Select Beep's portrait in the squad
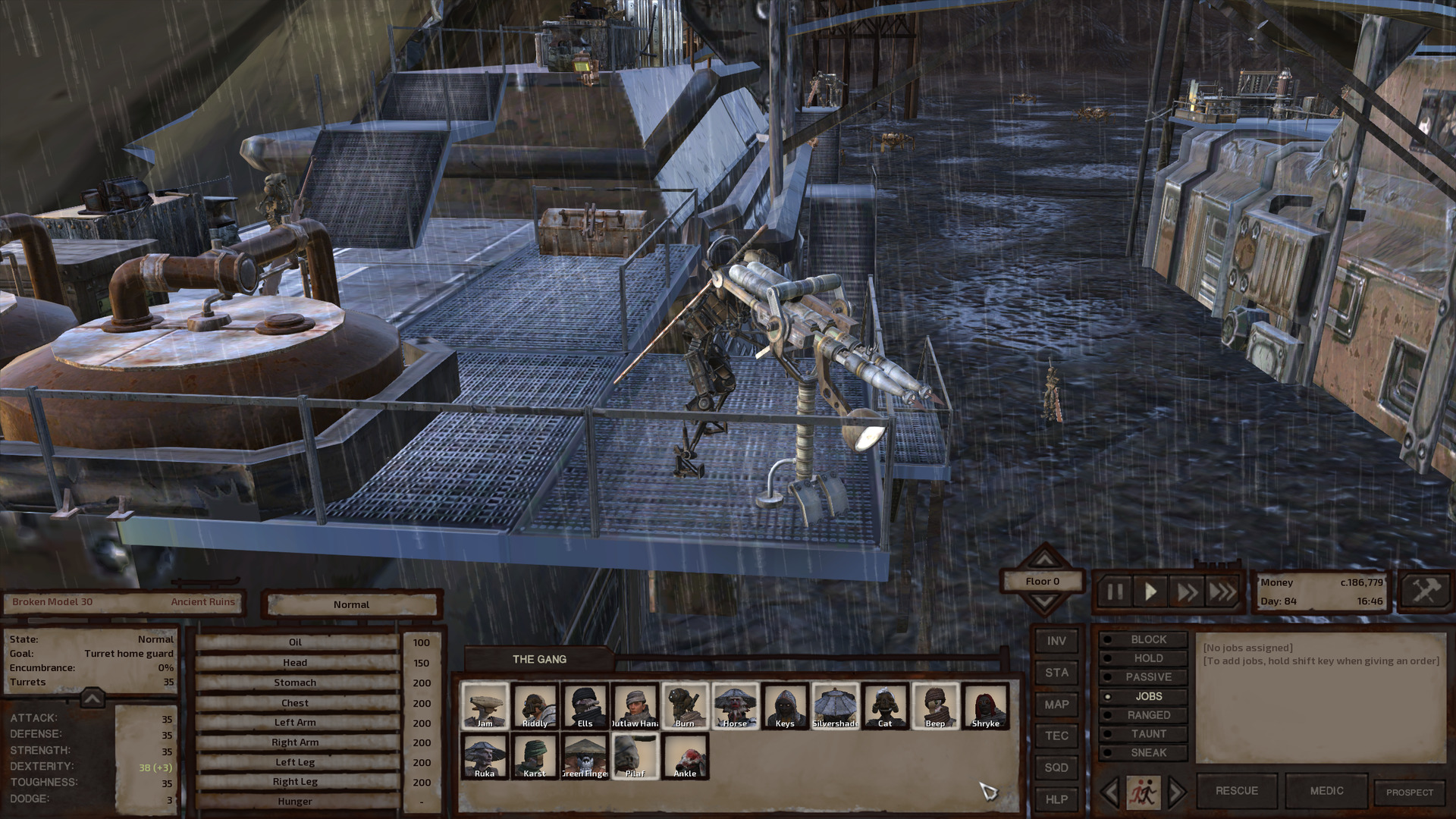This screenshot has height=819, width=1456. 934,705
